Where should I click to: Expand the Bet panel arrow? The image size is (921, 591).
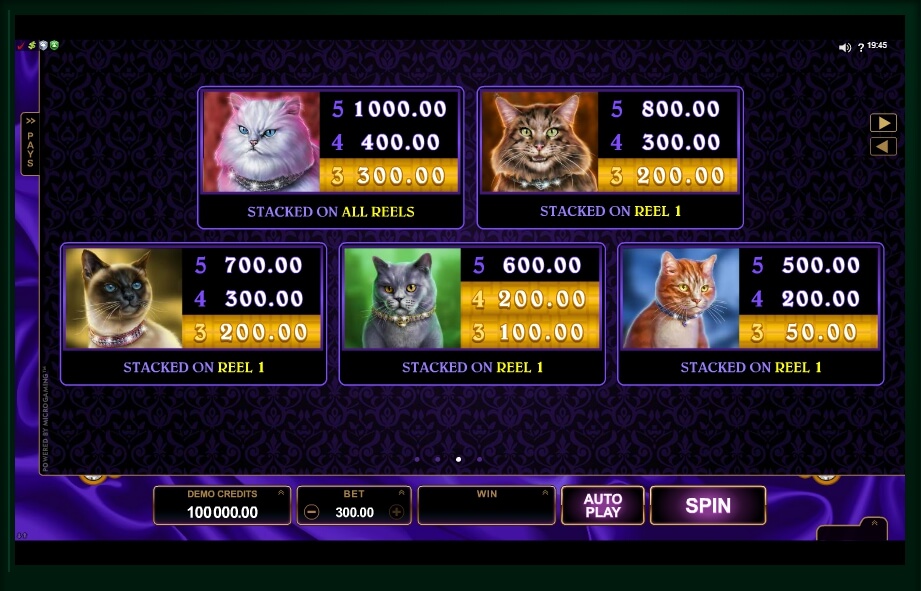pos(402,492)
